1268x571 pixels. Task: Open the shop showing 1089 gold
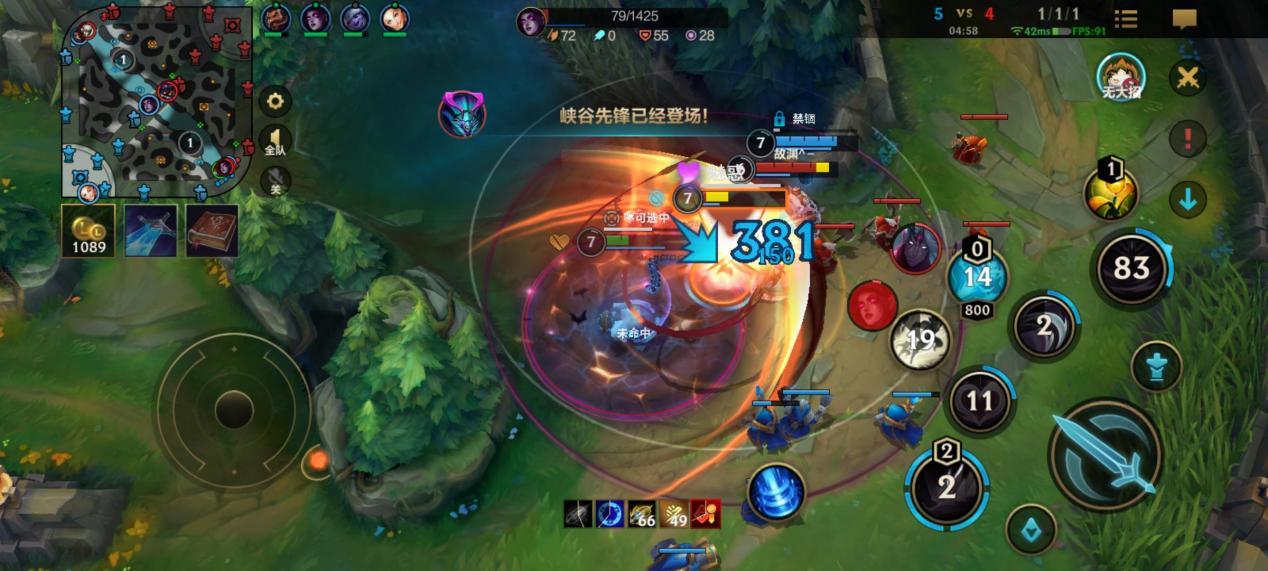click(88, 231)
